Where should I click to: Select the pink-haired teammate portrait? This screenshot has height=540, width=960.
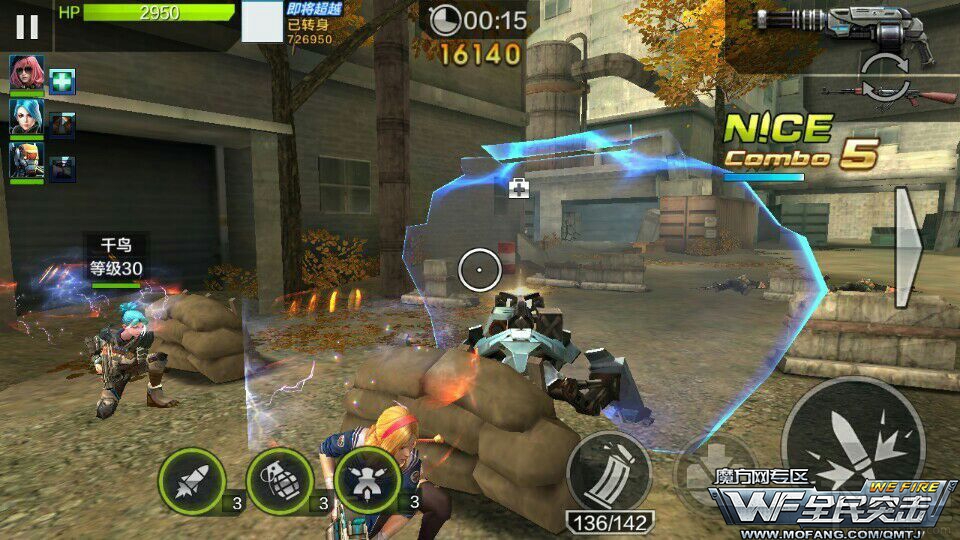(x=26, y=73)
